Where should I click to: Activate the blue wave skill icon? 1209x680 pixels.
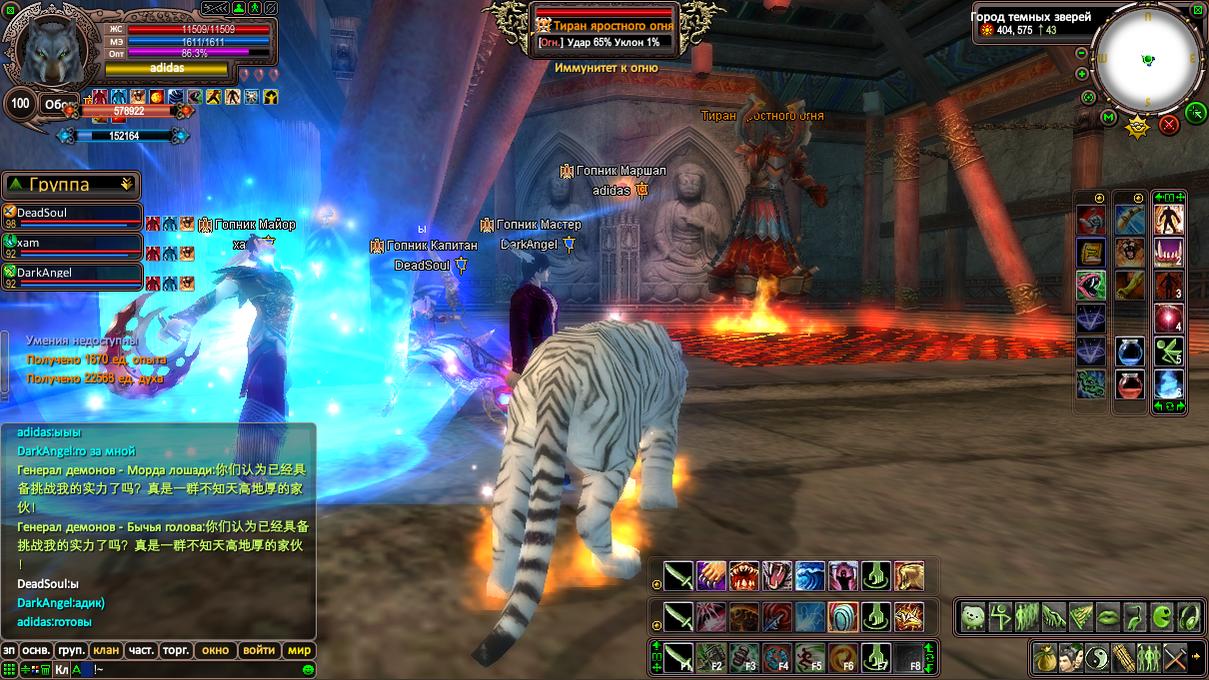click(810, 577)
